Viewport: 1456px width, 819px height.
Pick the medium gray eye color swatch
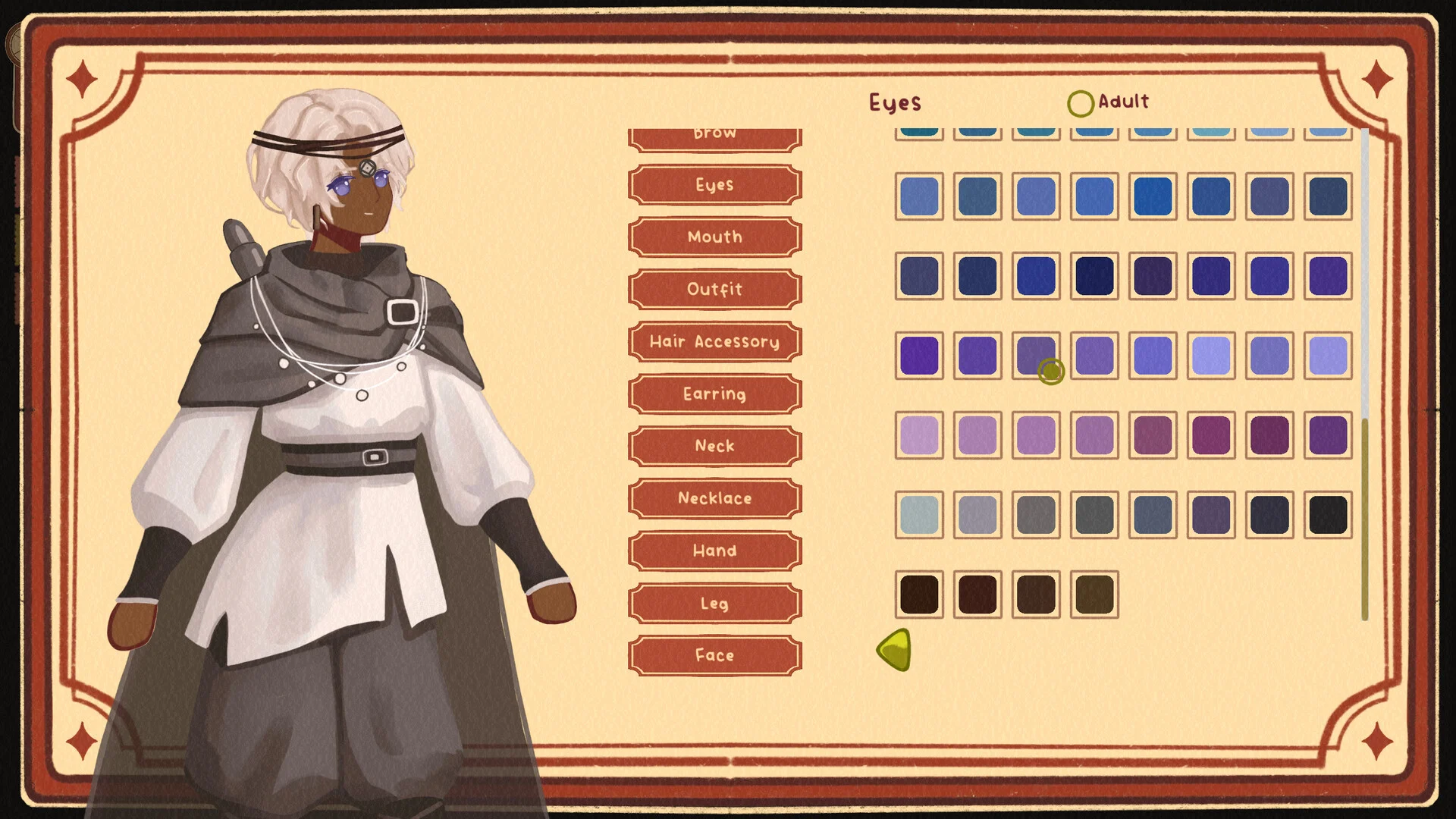tap(1036, 515)
